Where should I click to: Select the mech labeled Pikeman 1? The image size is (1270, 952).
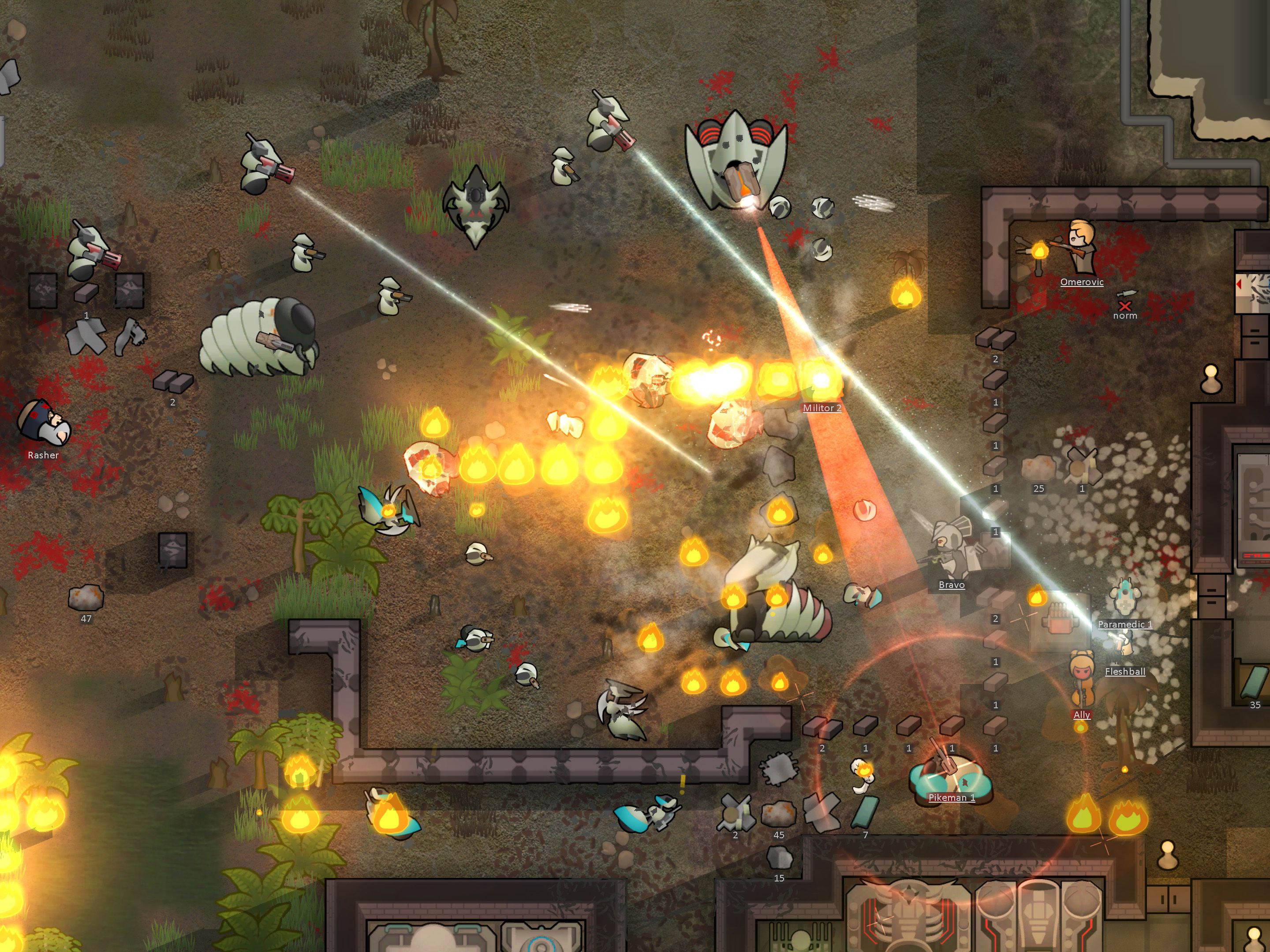tap(950, 772)
